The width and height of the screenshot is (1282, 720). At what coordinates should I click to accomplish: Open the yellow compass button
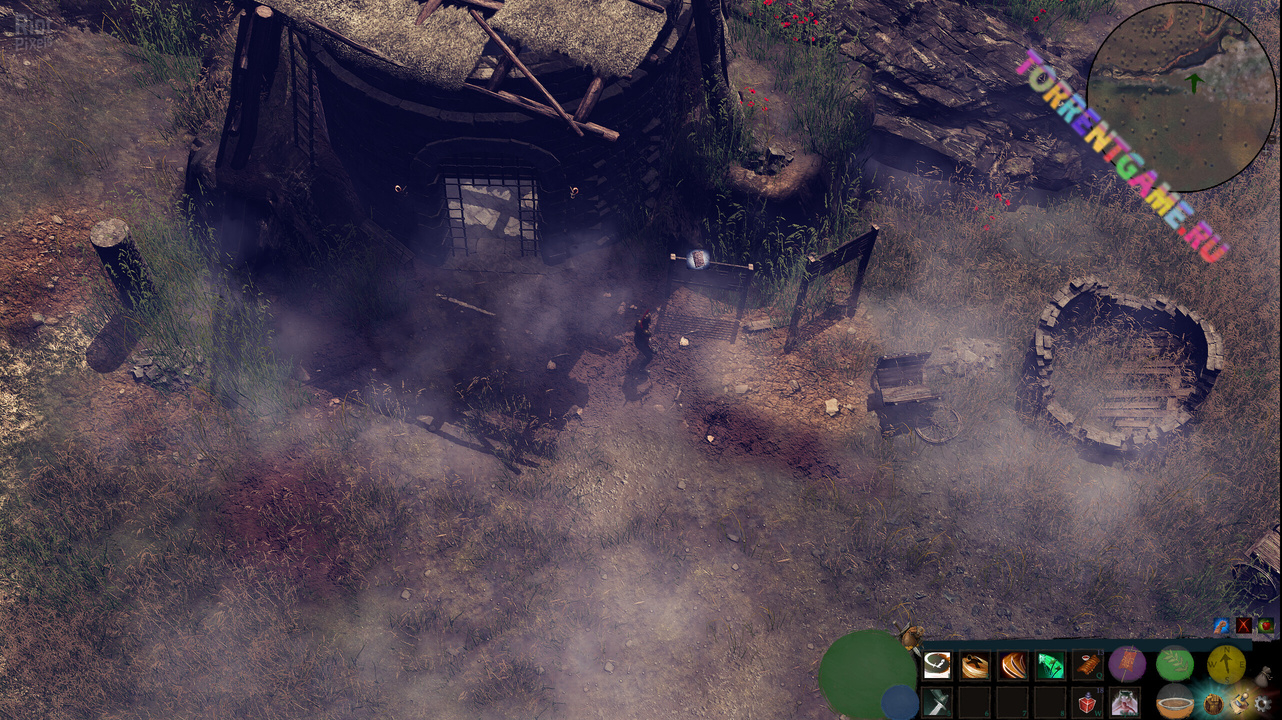click(1226, 663)
